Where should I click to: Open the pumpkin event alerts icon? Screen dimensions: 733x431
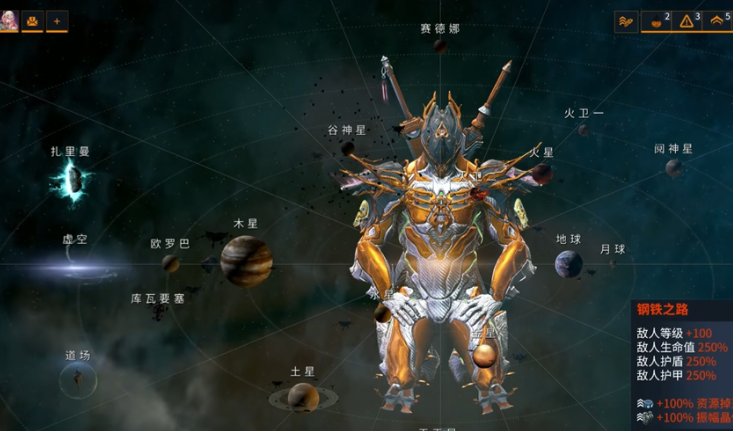657,20
